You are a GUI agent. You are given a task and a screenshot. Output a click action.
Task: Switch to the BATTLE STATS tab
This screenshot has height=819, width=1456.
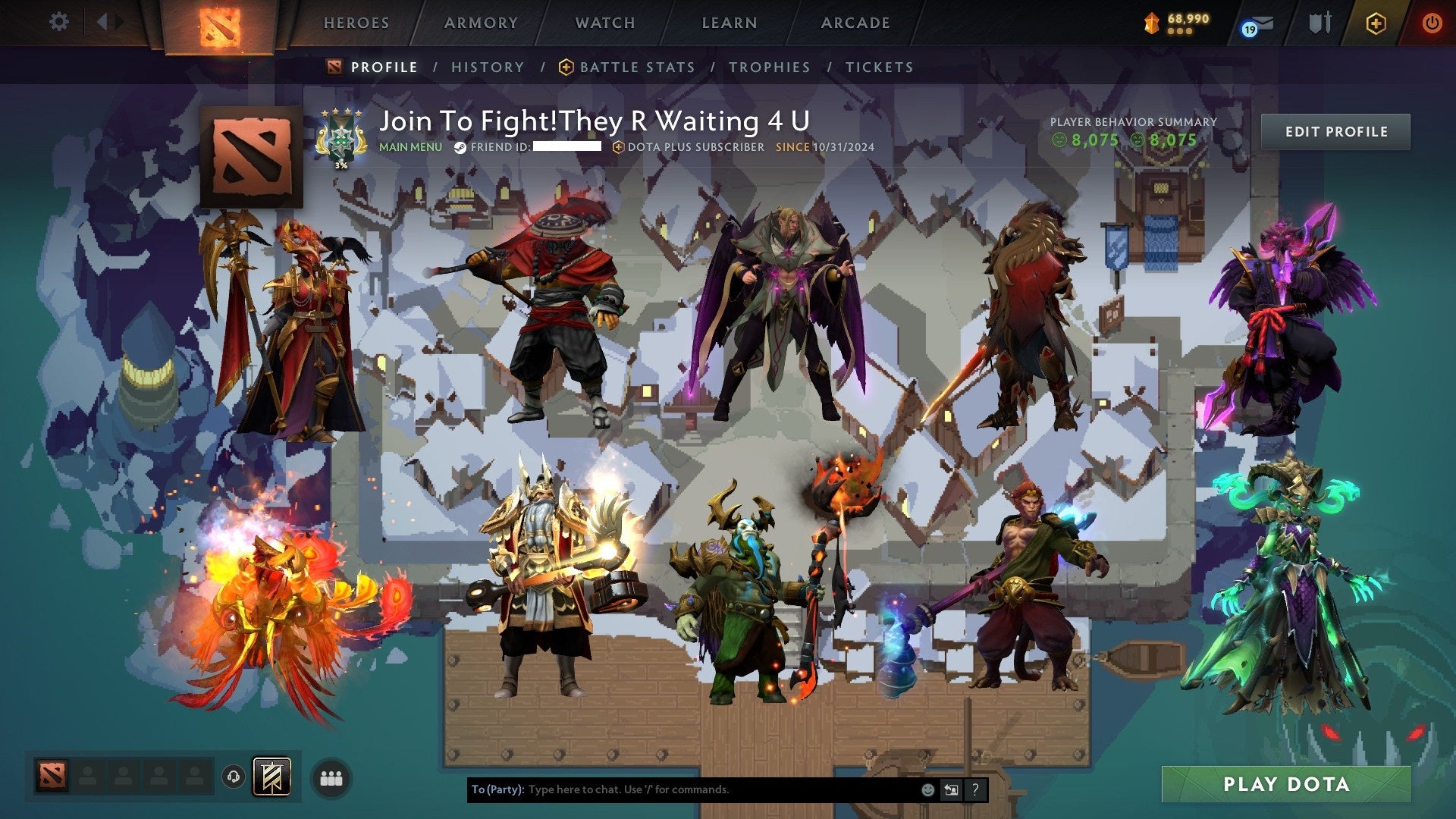pos(635,67)
